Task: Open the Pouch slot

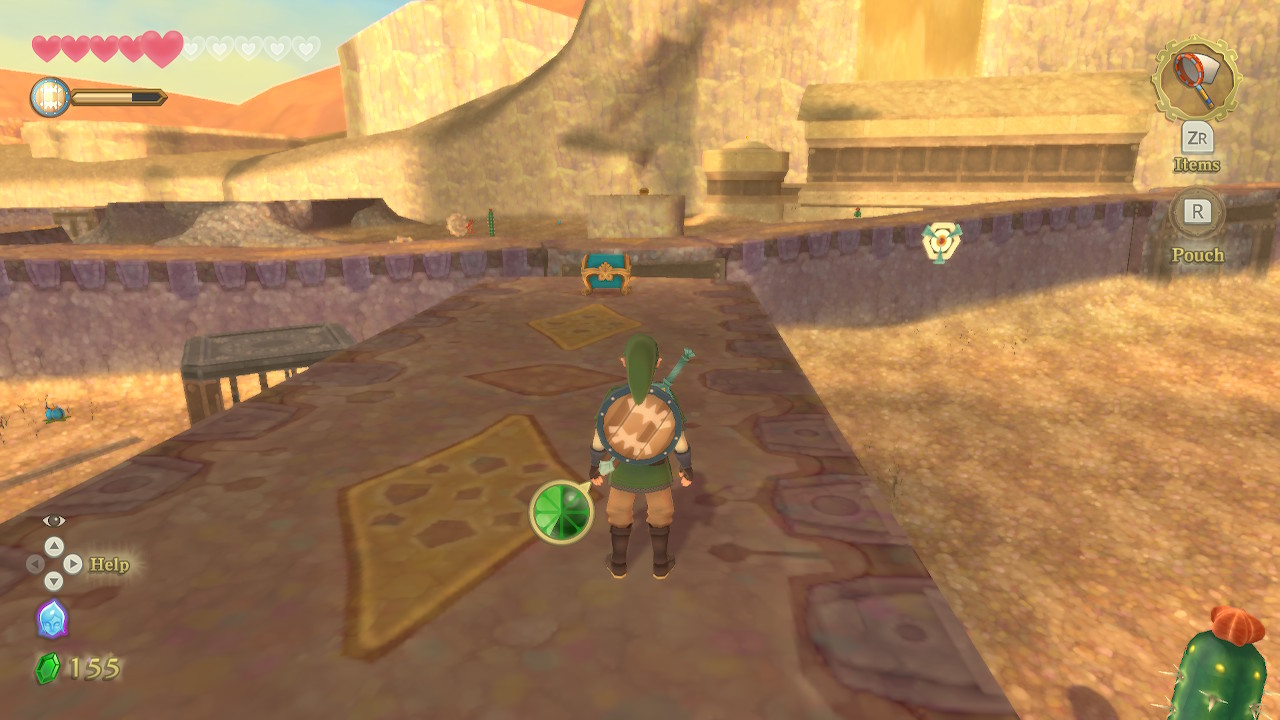Action: (x=1197, y=212)
